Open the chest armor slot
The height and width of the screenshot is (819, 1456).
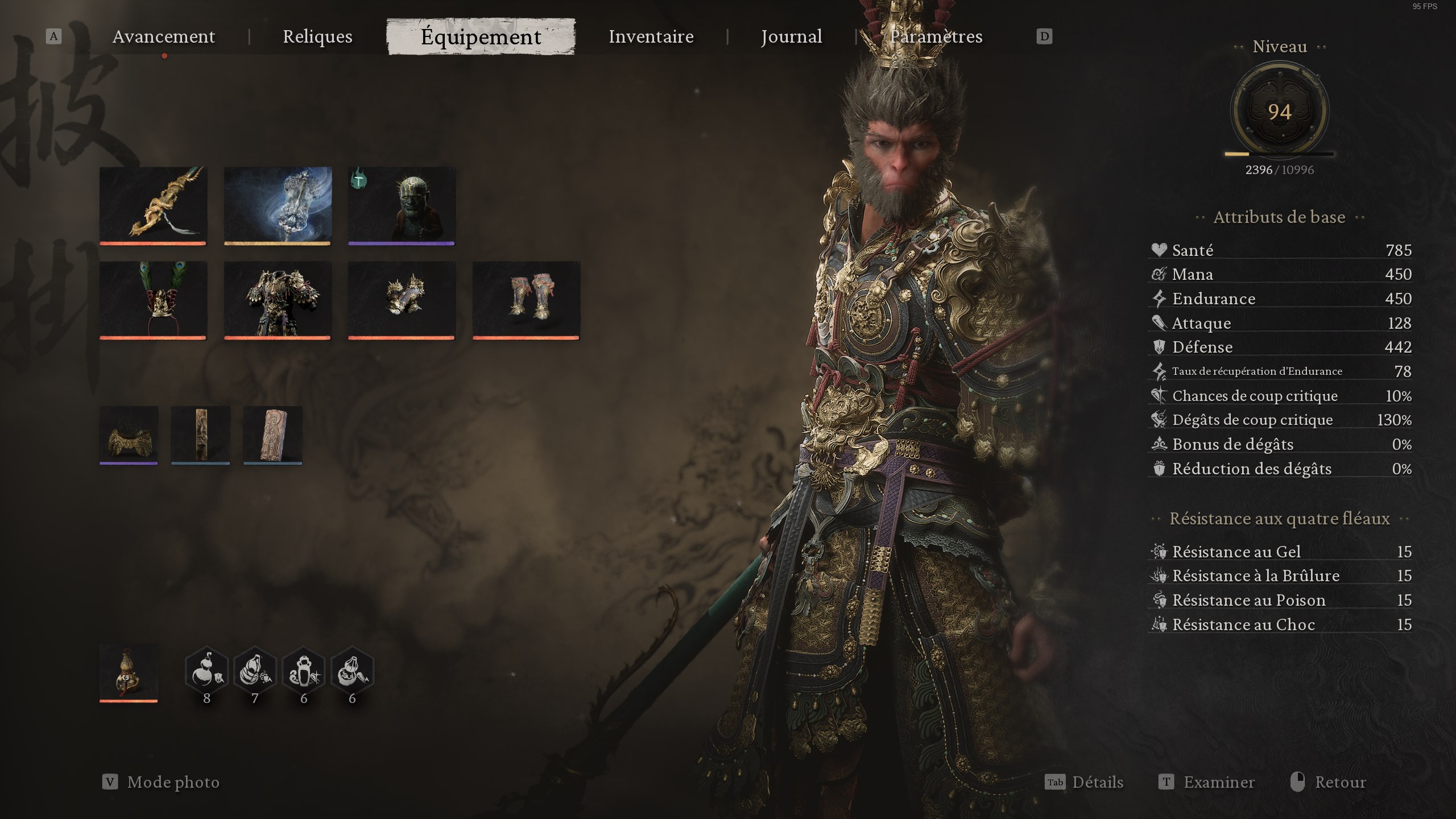click(x=278, y=300)
